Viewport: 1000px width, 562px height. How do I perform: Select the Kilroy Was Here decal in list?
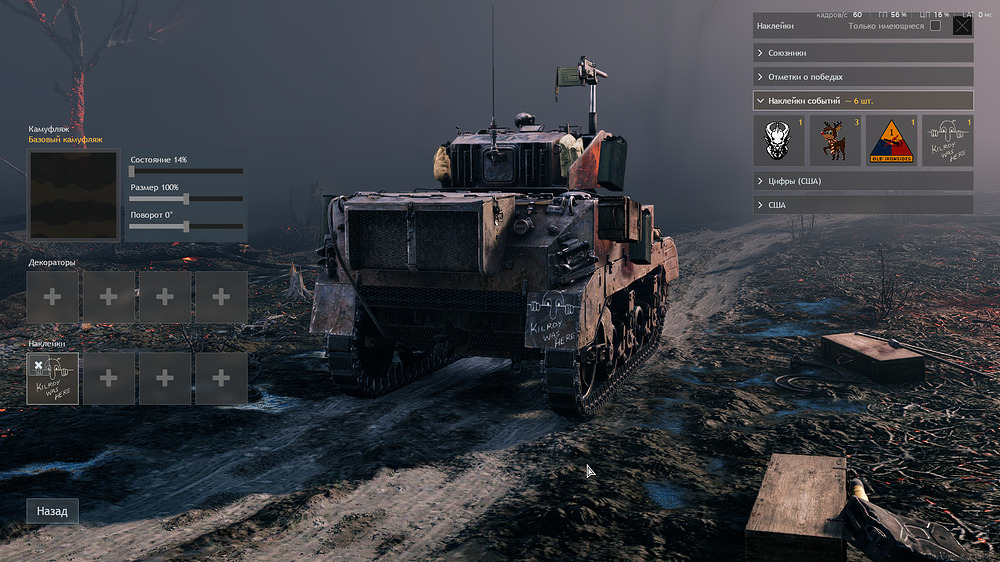(947, 141)
